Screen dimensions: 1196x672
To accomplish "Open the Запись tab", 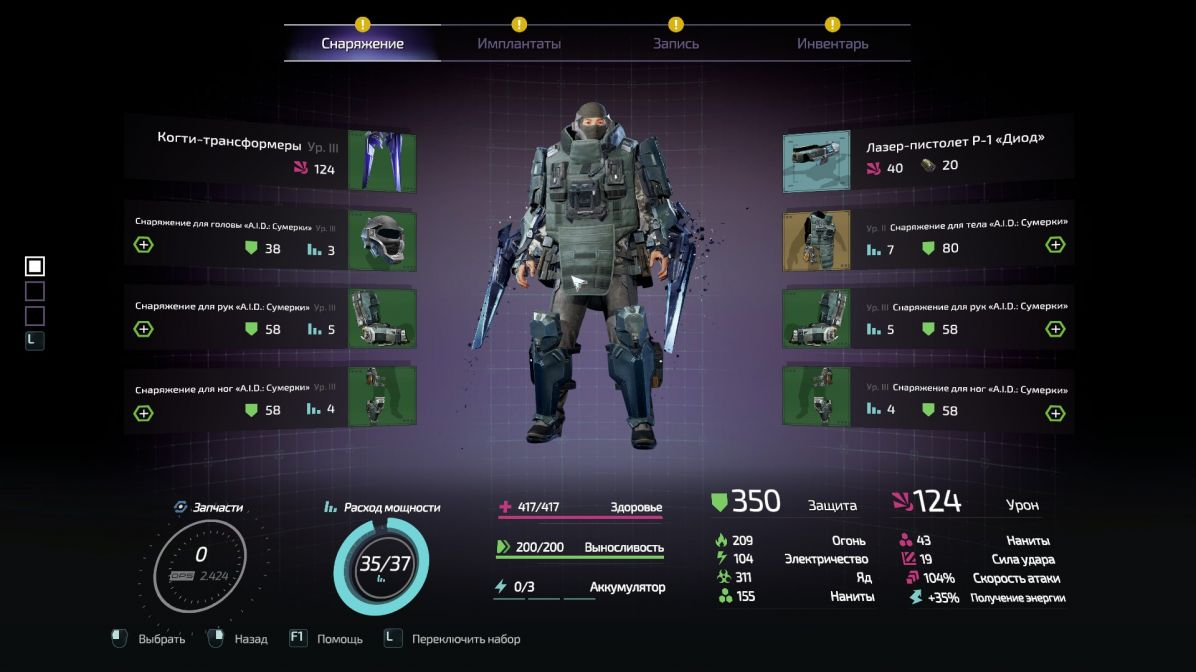I will [676, 44].
